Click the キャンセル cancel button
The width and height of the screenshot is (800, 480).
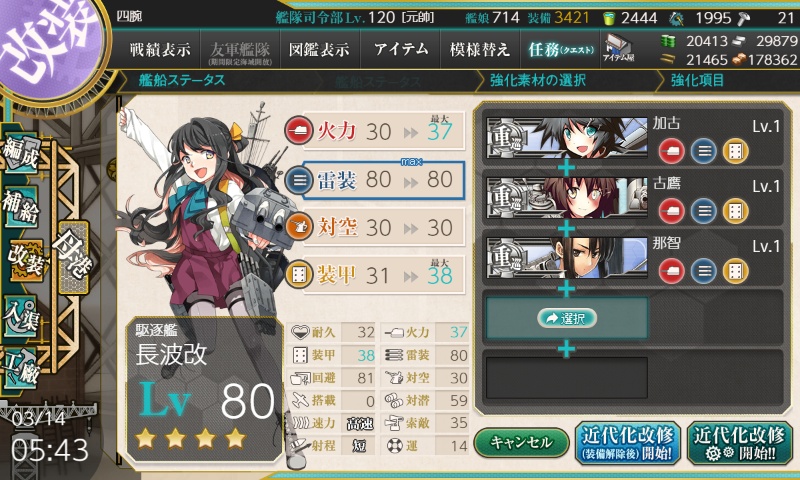click(x=520, y=442)
